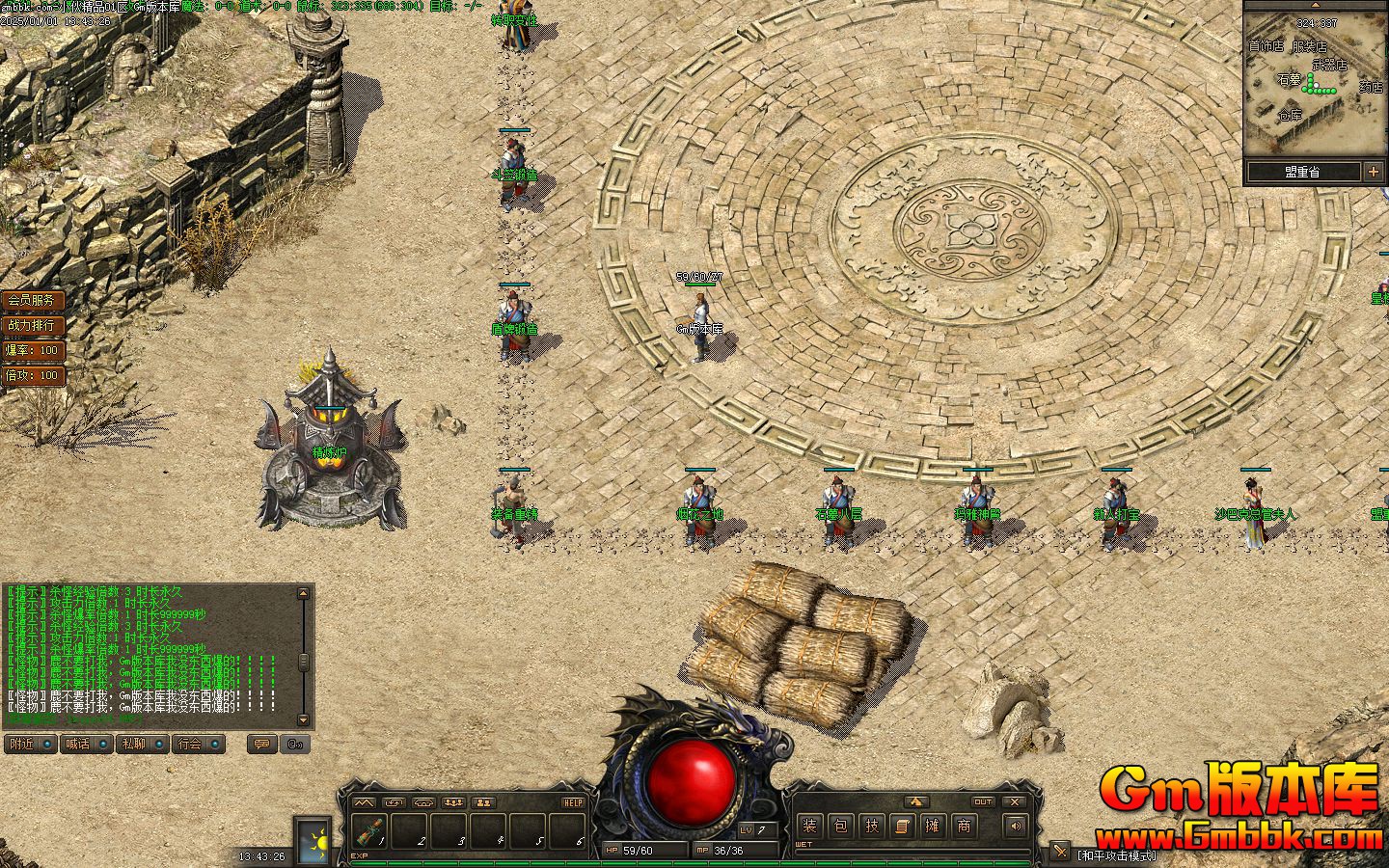Open the 商 shop panel
Viewport: 1389px width, 868px height.
[x=964, y=826]
